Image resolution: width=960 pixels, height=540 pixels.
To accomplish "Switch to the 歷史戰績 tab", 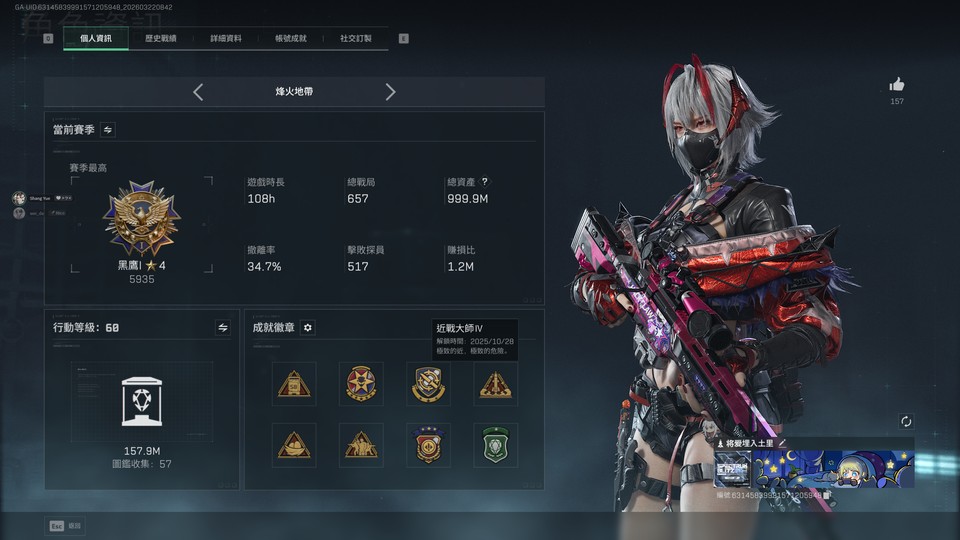I will pyautogui.click(x=160, y=39).
